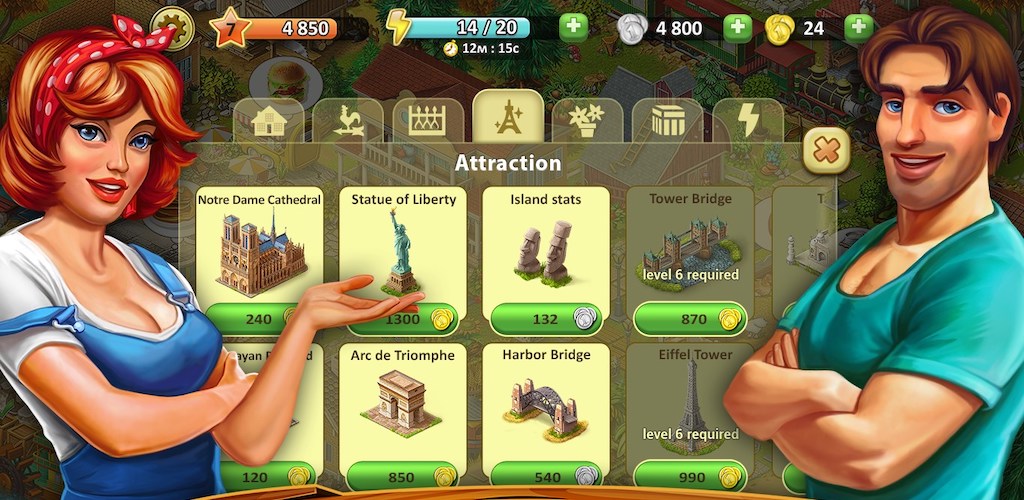Buy more silver coins
This screenshot has width=1024, height=500.
click(x=737, y=28)
